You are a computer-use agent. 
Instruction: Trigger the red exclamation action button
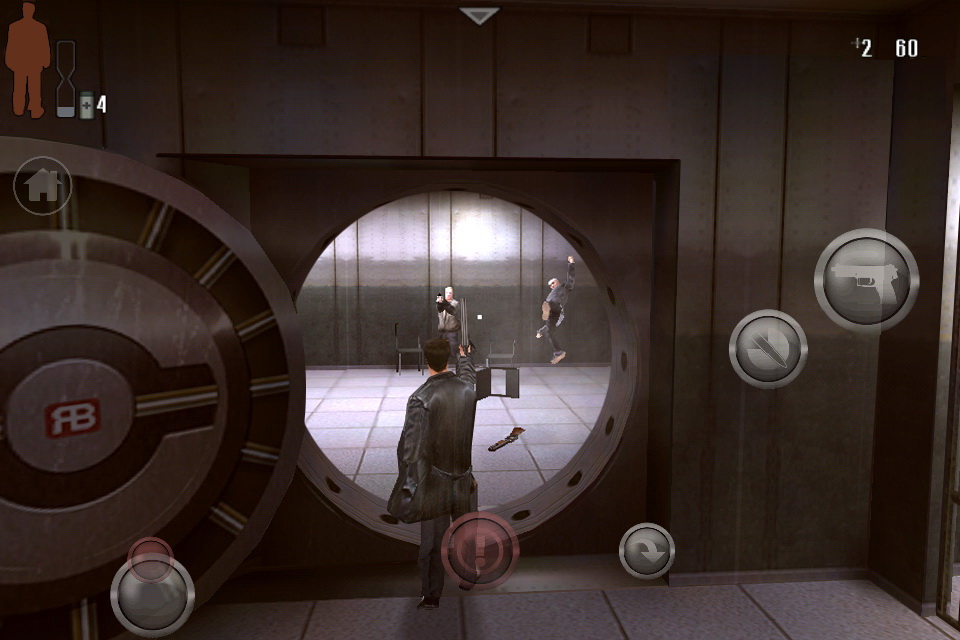[x=480, y=551]
